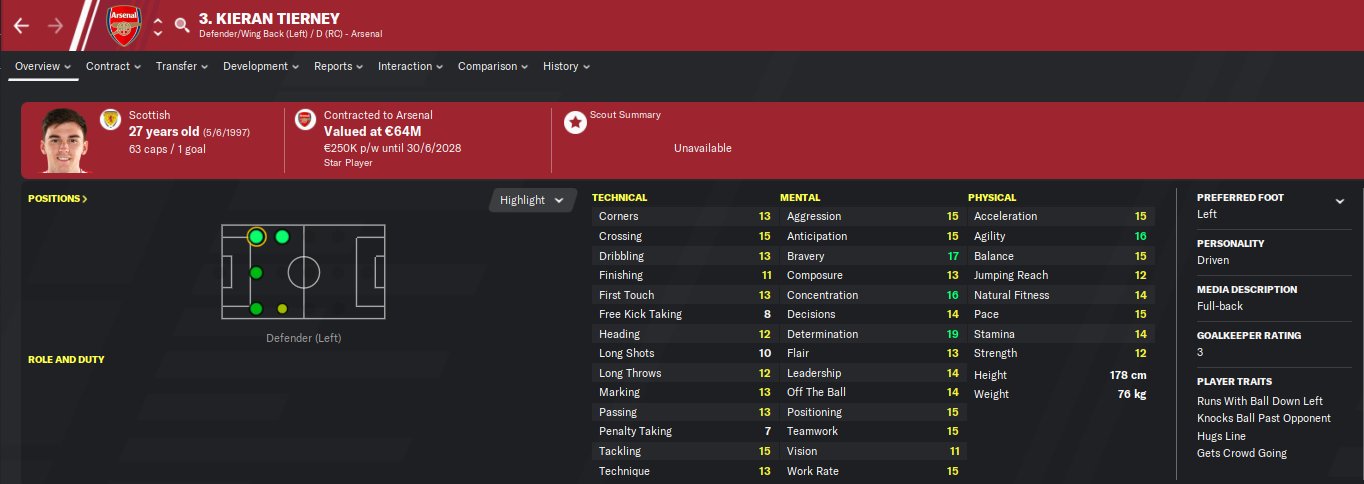
Task: Open the player search magnifier
Action: (181, 25)
